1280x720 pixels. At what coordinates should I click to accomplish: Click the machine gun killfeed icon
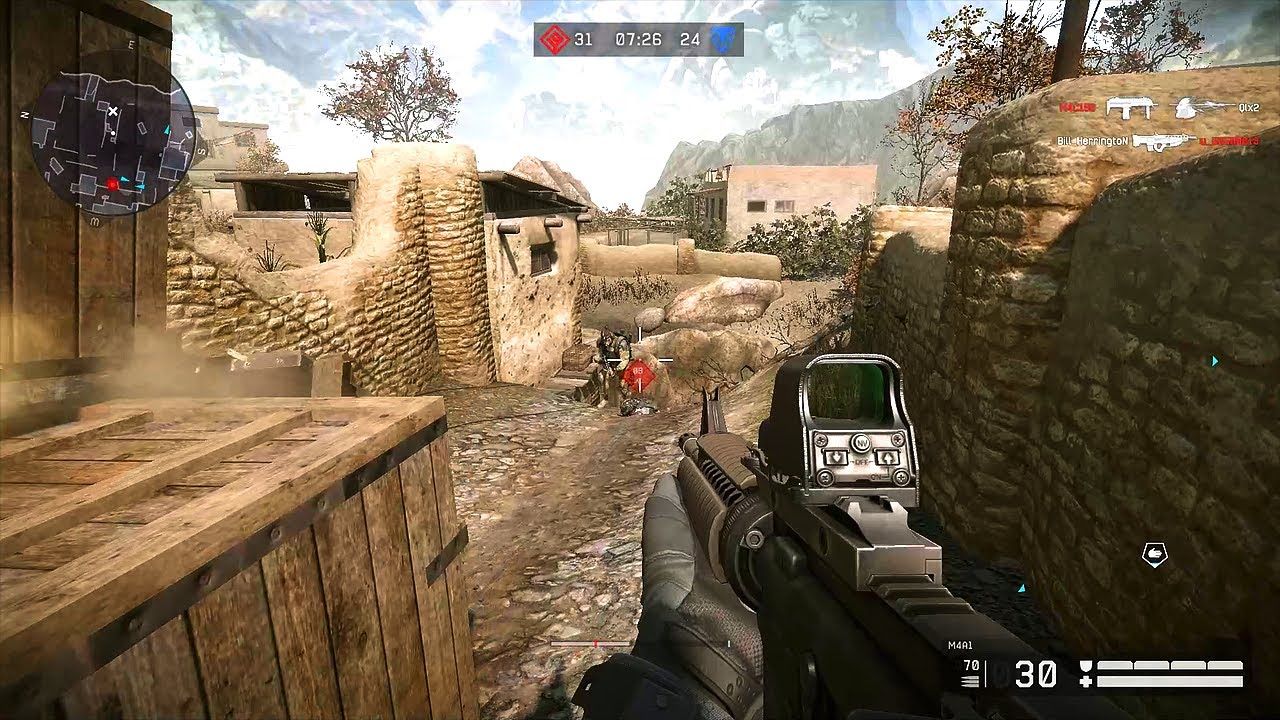pos(1165,140)
